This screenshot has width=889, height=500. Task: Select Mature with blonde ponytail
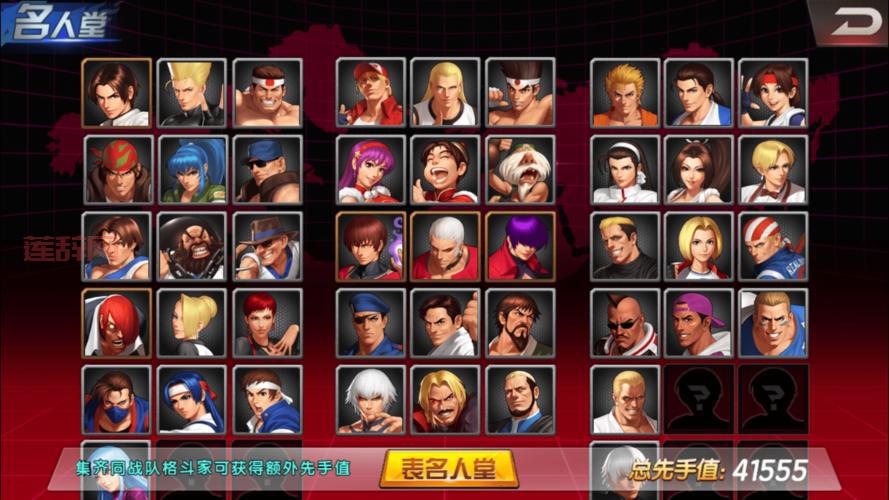click(192, 323)
